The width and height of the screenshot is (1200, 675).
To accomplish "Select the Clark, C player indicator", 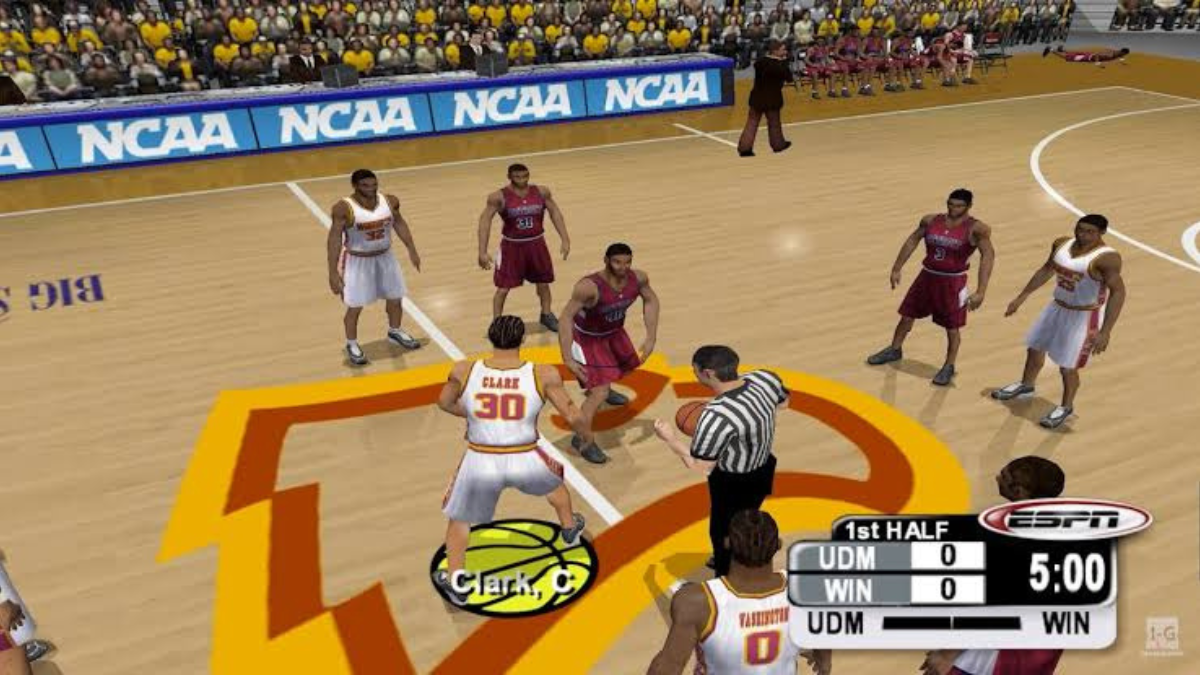I will pos(513,568).
